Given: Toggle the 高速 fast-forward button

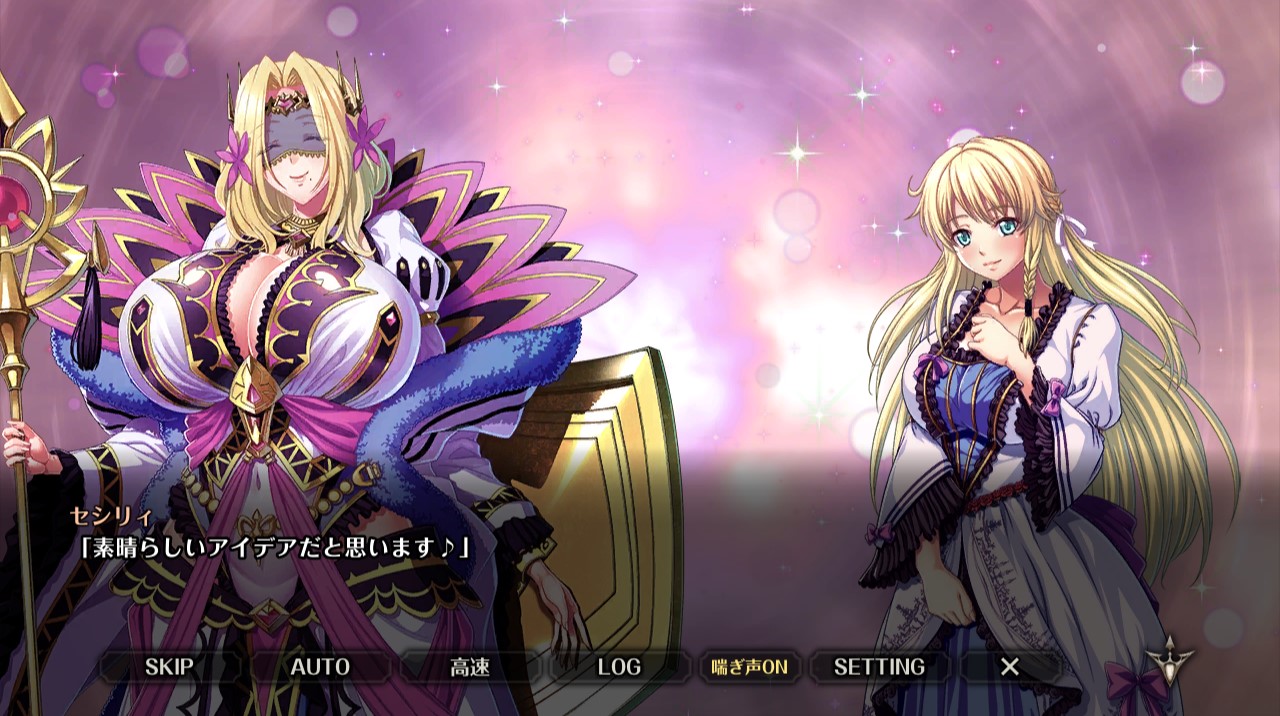Looking at the screenshot, I should click(x=469, y=667).
